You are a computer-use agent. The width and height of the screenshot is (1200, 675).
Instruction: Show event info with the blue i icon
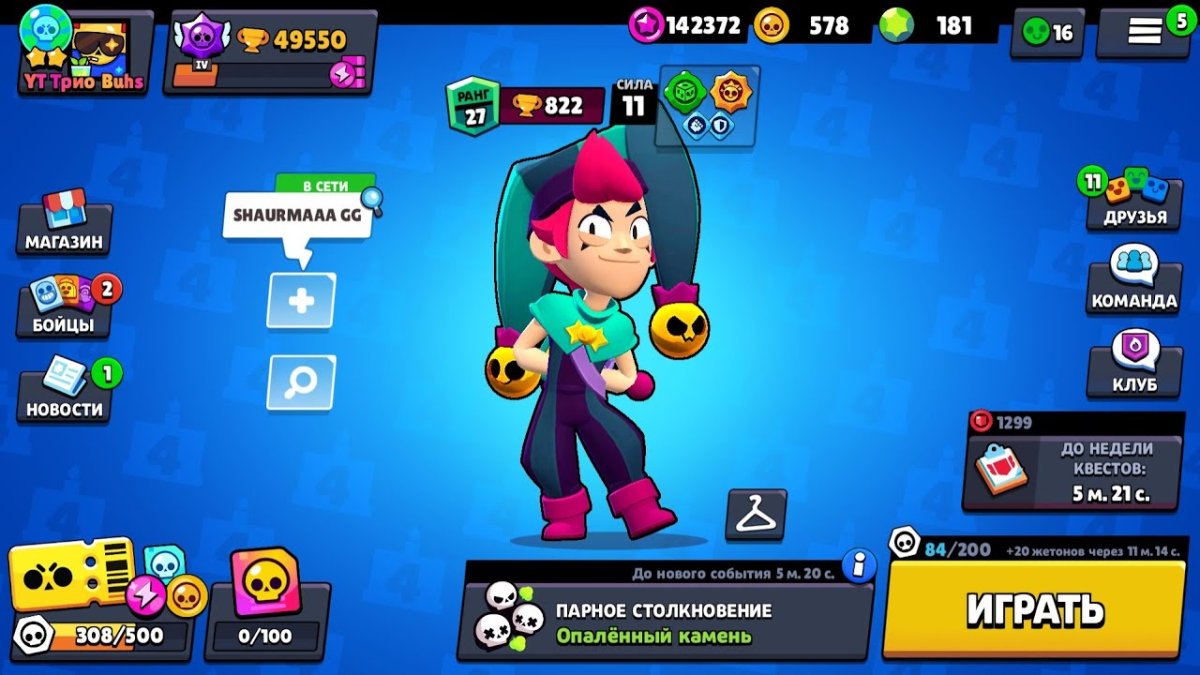pyautogui.click(x=857, y=566)
